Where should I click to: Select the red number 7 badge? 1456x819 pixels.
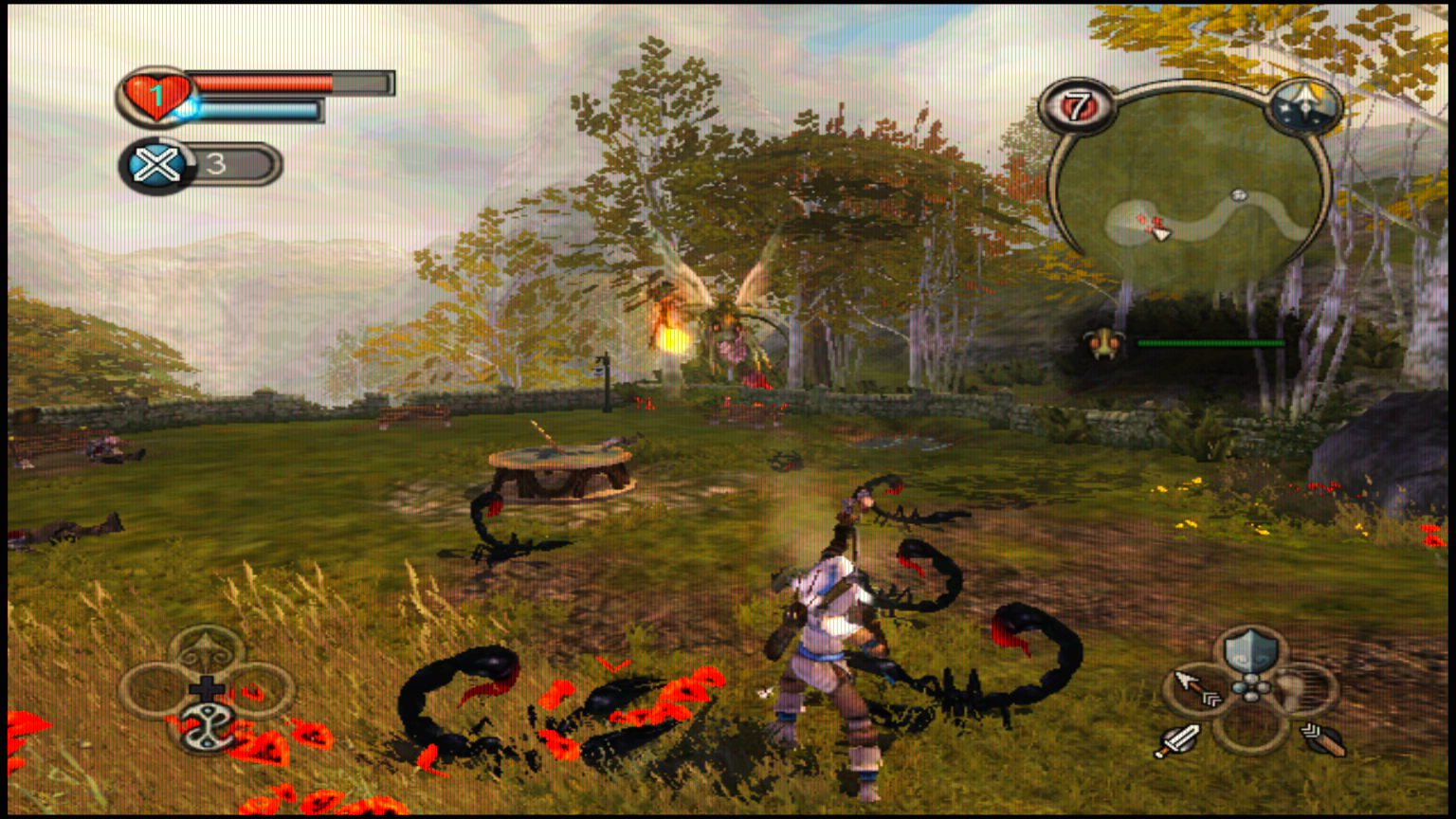coord(1077,107)
